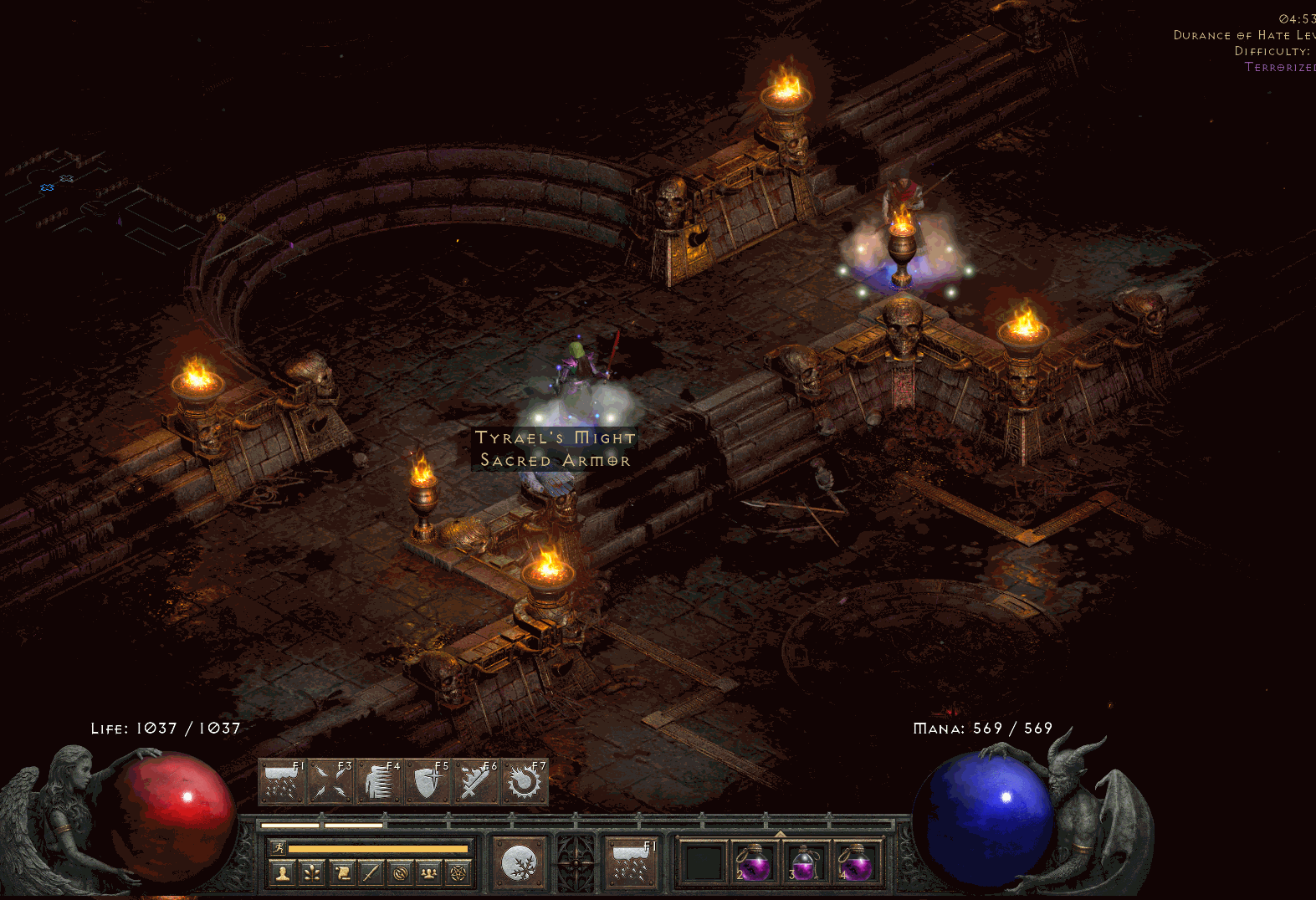The image size is (1316, 900).
Task: Choose the F7 fireball ring skill
Action: click(525, 782)
